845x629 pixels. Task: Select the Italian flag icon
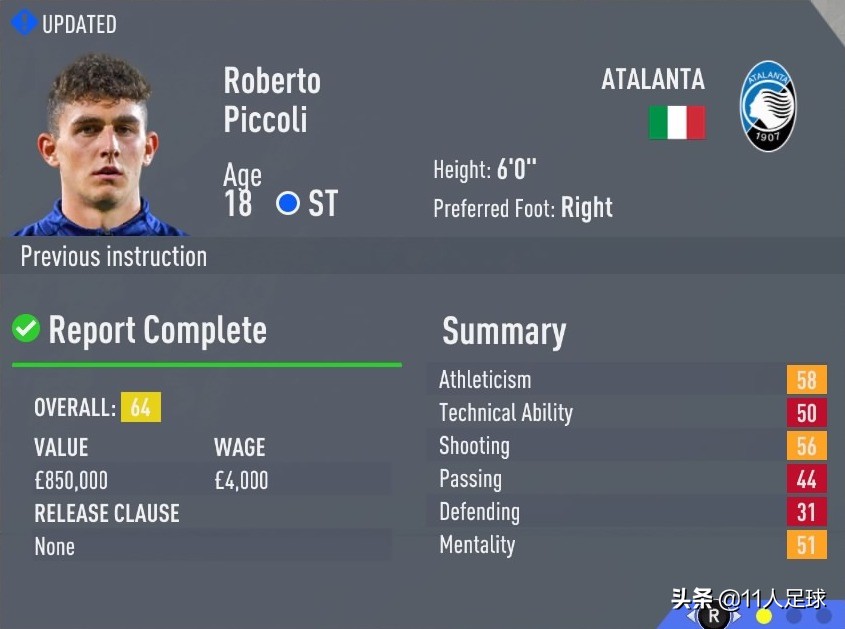[677, 123]
